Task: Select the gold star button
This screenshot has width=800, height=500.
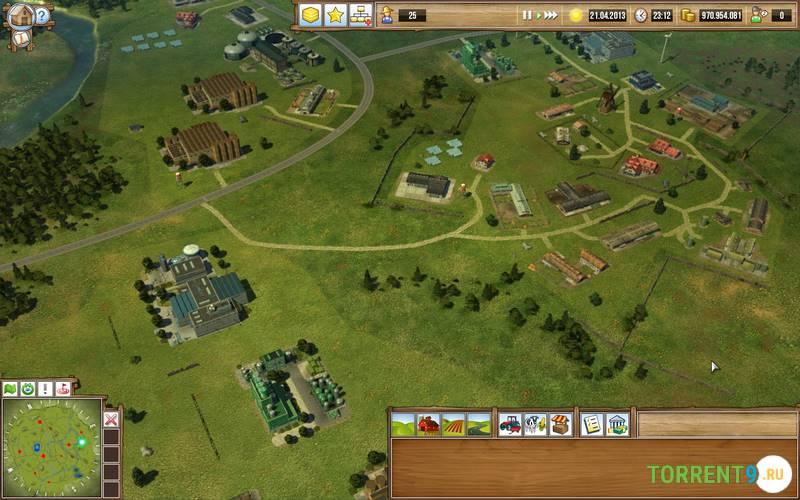Action: tap(336, 15)
